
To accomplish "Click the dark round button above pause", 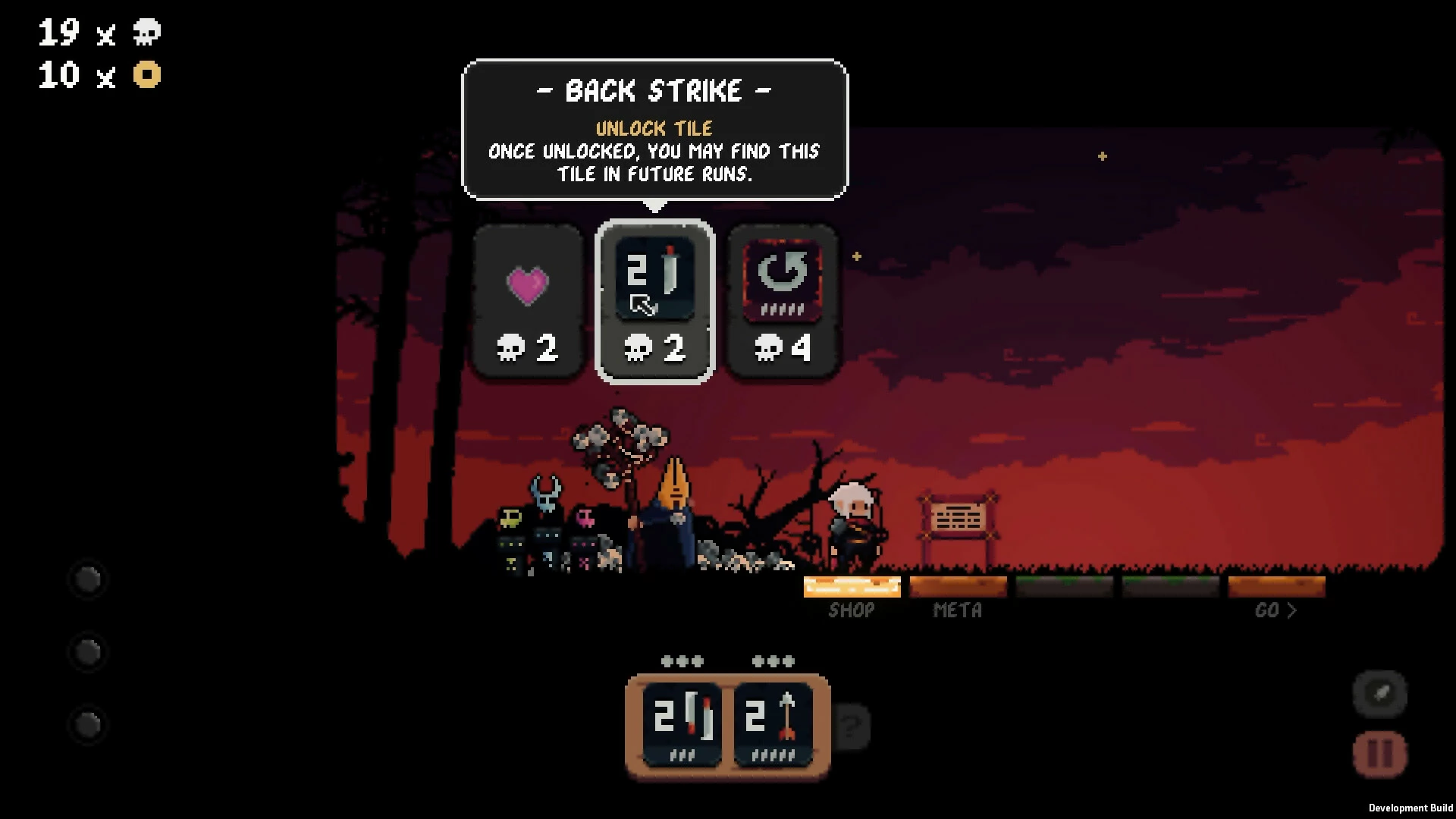I will tap(1379, 693).
